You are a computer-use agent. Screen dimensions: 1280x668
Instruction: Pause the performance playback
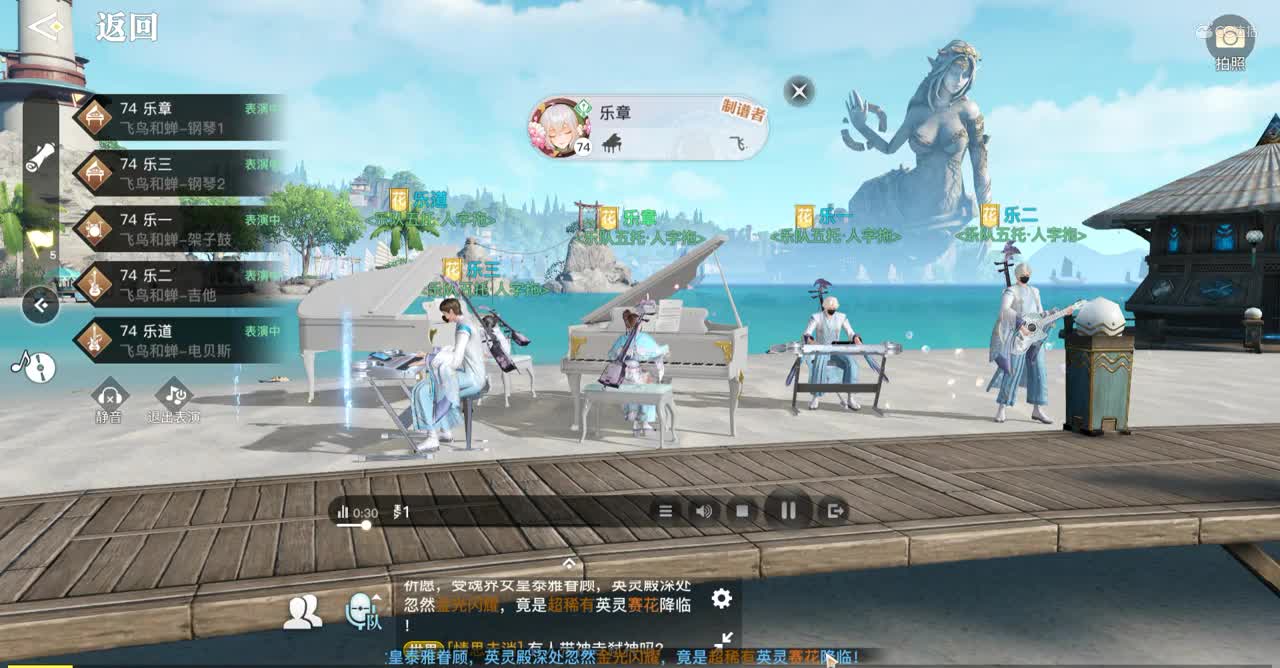click(x=788, y=511)
